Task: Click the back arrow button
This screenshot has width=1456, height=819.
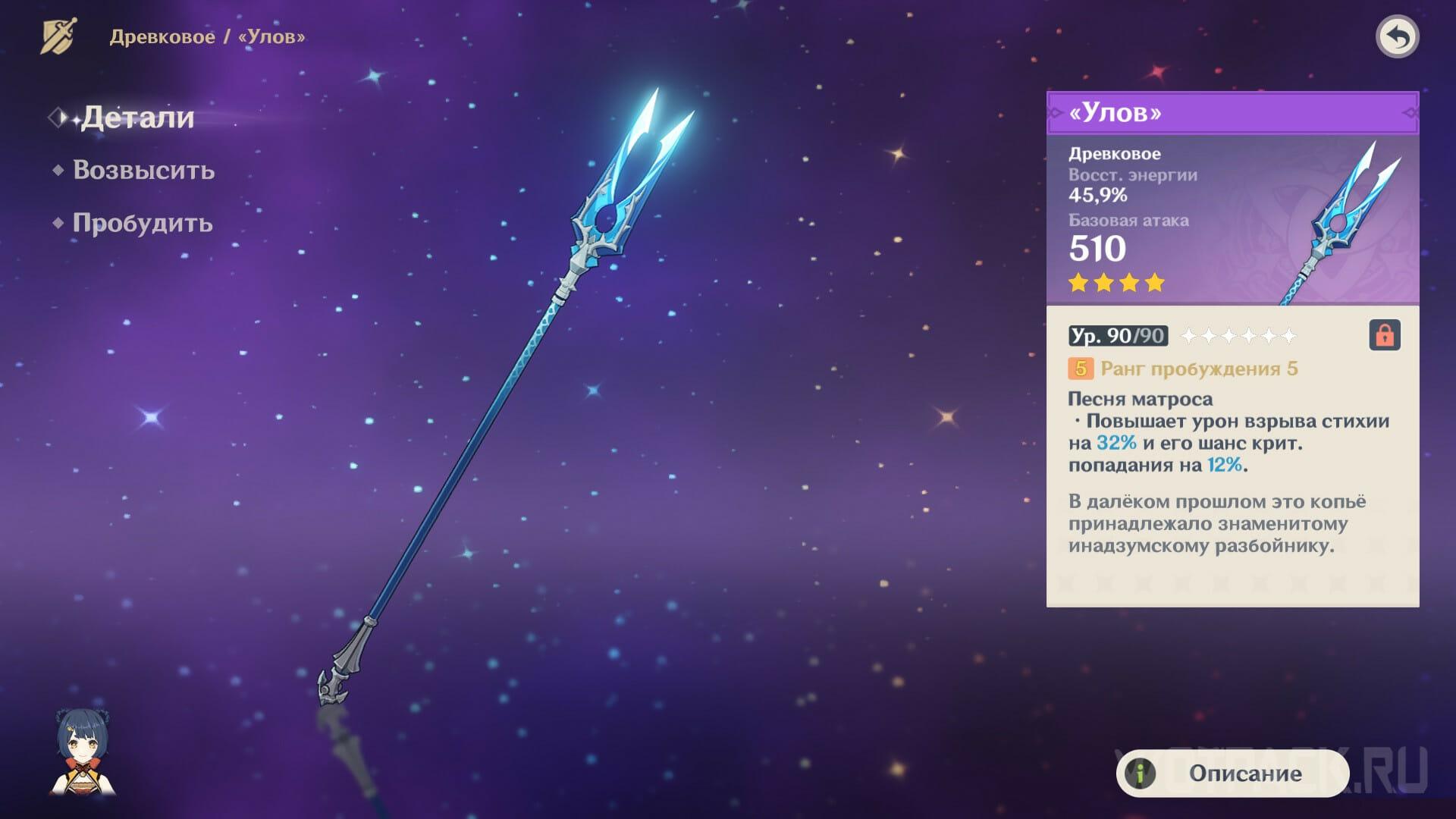Action: pos(1397,37)
